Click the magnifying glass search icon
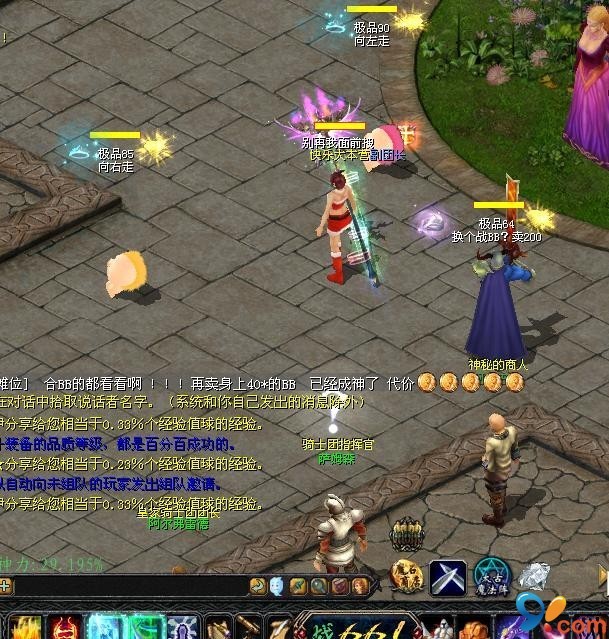Viewport: 609px width, 639px height. click(319, 586)
